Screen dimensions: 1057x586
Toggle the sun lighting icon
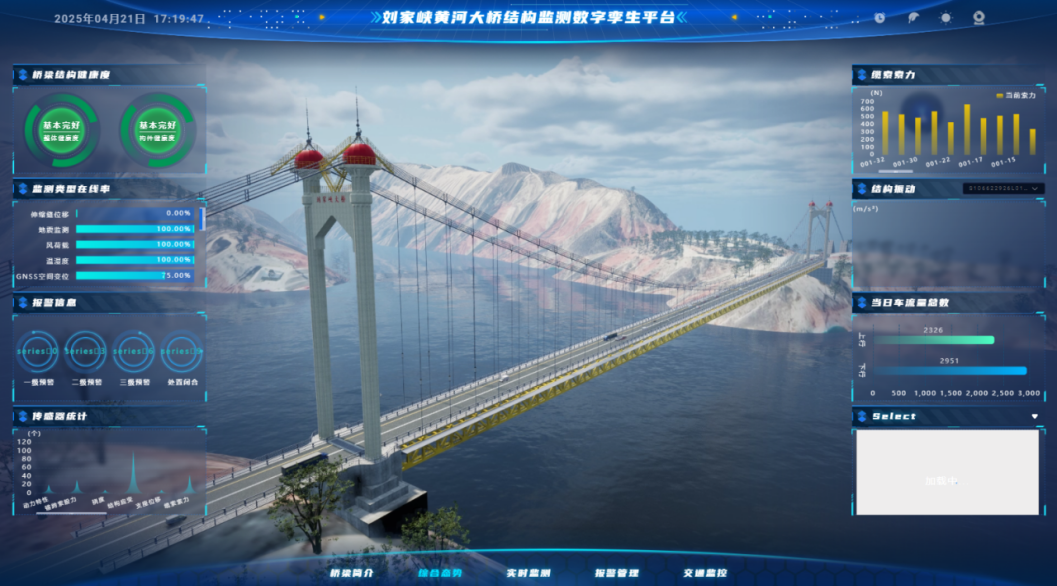[946, 18]
